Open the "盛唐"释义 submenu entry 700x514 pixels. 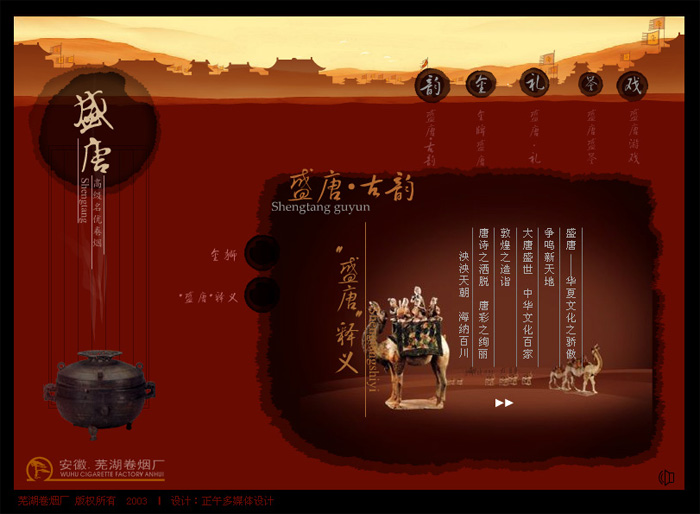[261, 295]
